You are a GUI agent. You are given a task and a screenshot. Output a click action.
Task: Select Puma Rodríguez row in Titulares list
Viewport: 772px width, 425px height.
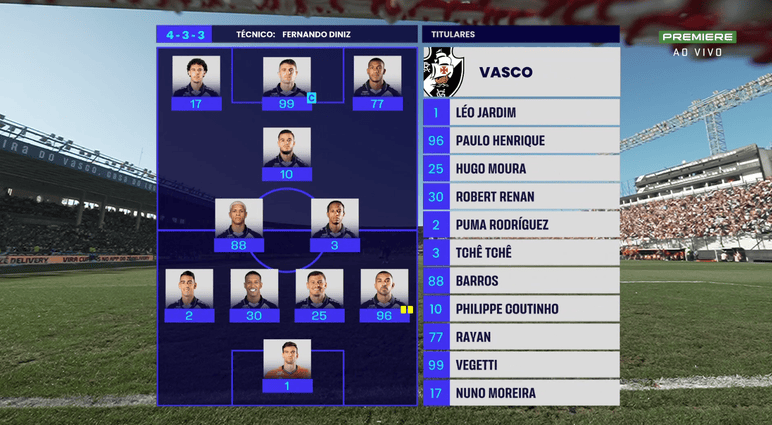coord(520,225)
